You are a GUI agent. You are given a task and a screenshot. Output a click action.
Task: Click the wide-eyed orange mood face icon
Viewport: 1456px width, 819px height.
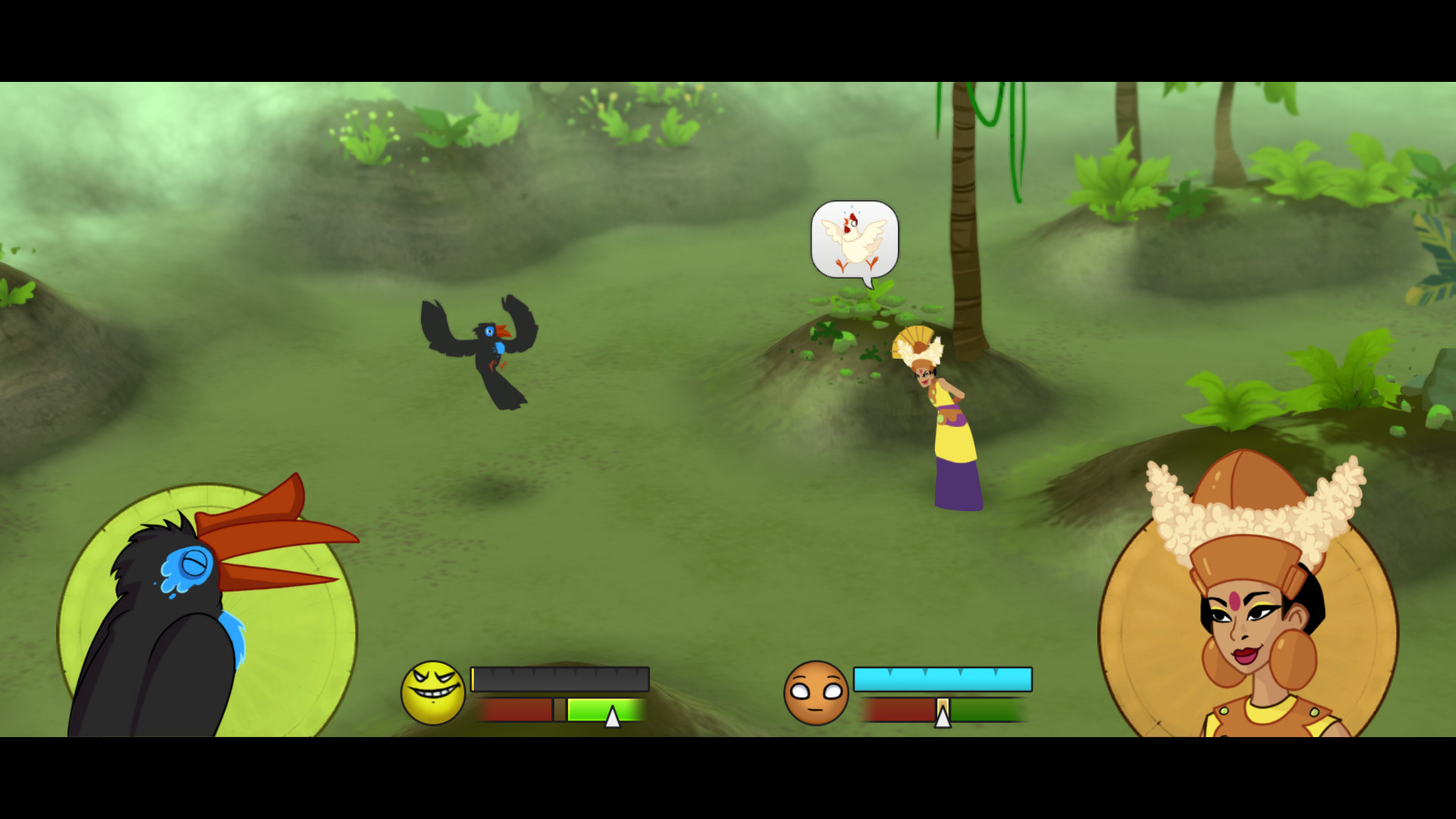(x=817, y=692)
